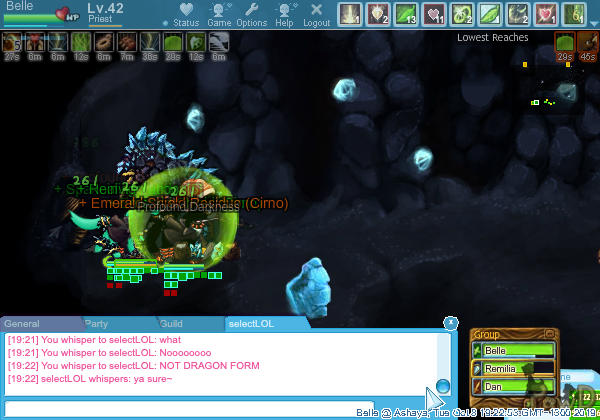Open the Guild chat tab
This screenshot has width=600, height=420.
tap(172, 324)
